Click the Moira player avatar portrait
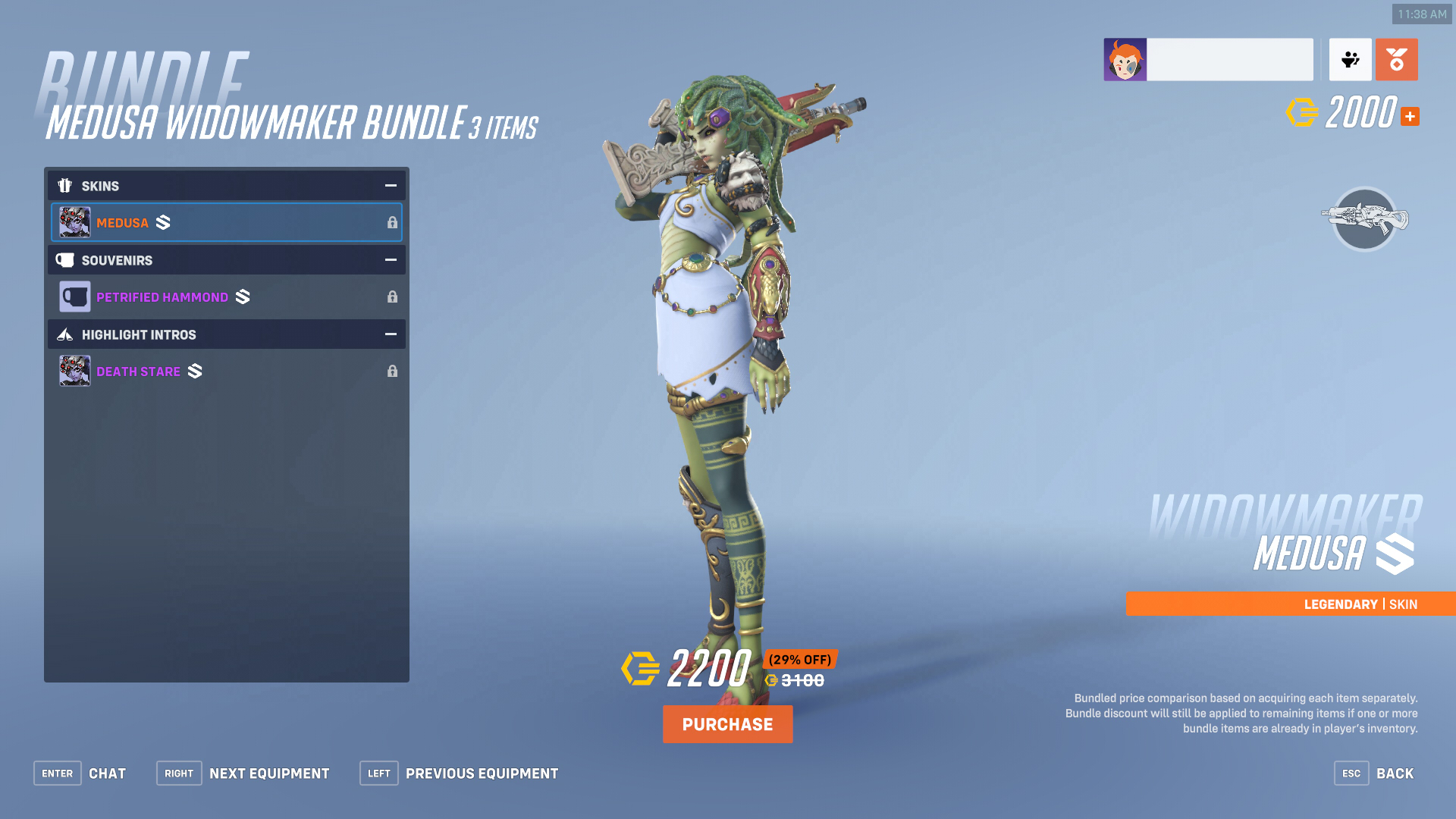Screen dimensions: 1456x819 pyautogui.click(x=1125, y=58)
